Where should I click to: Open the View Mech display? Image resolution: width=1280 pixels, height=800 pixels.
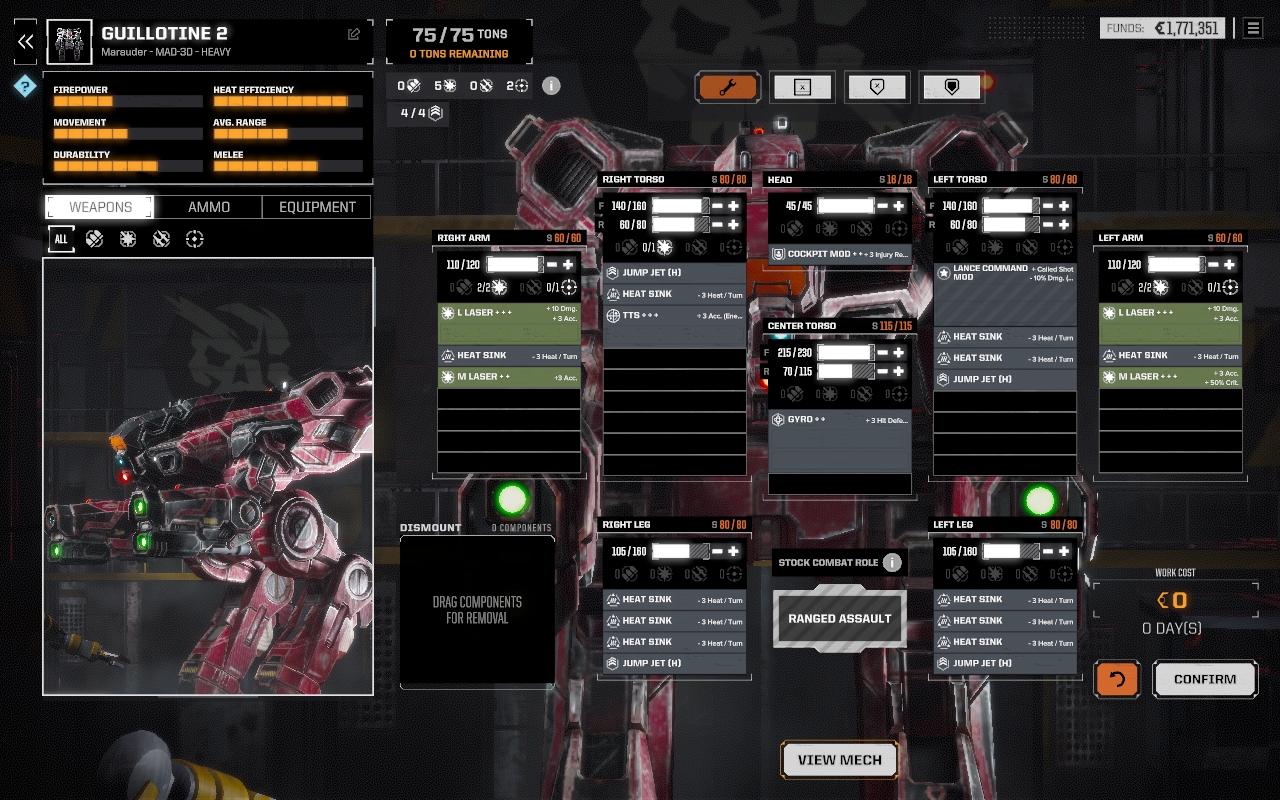tap(839, 760)
